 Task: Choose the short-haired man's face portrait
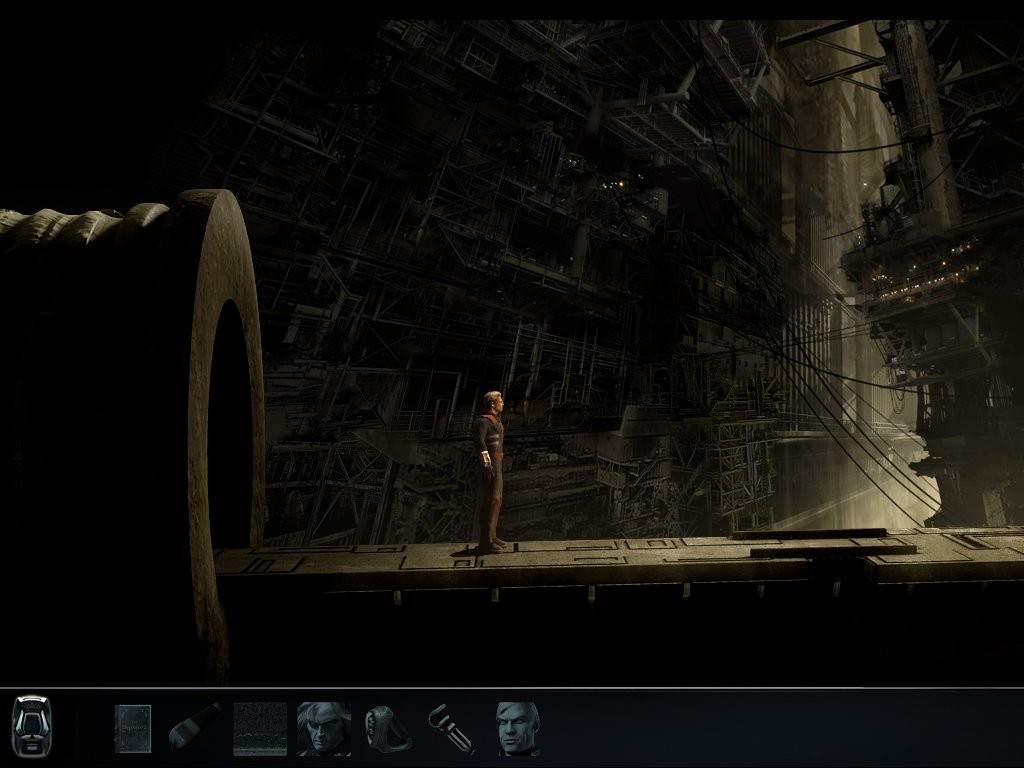(518, 728)
